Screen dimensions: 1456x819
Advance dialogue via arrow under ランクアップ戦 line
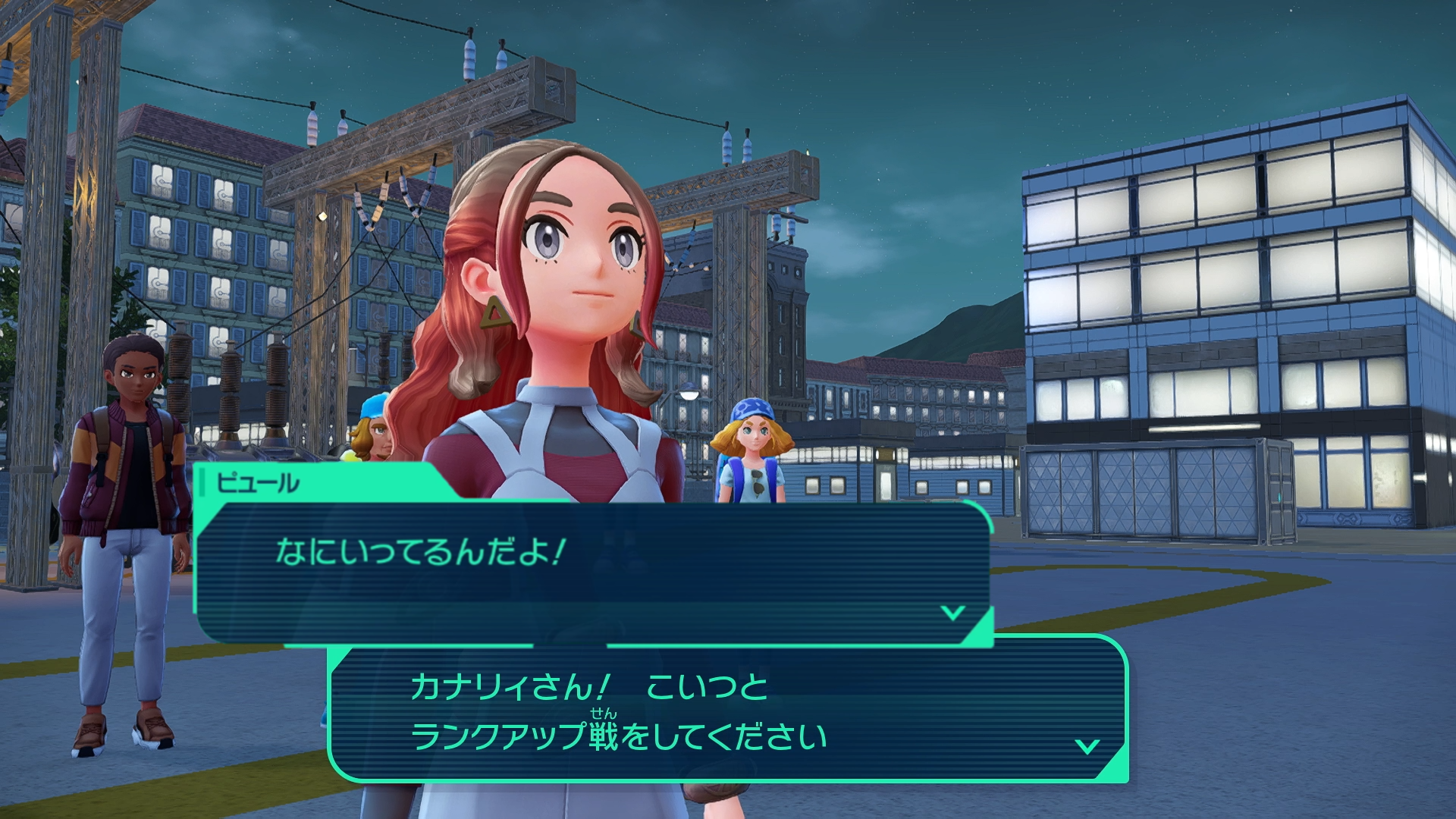click(1087, 746)
